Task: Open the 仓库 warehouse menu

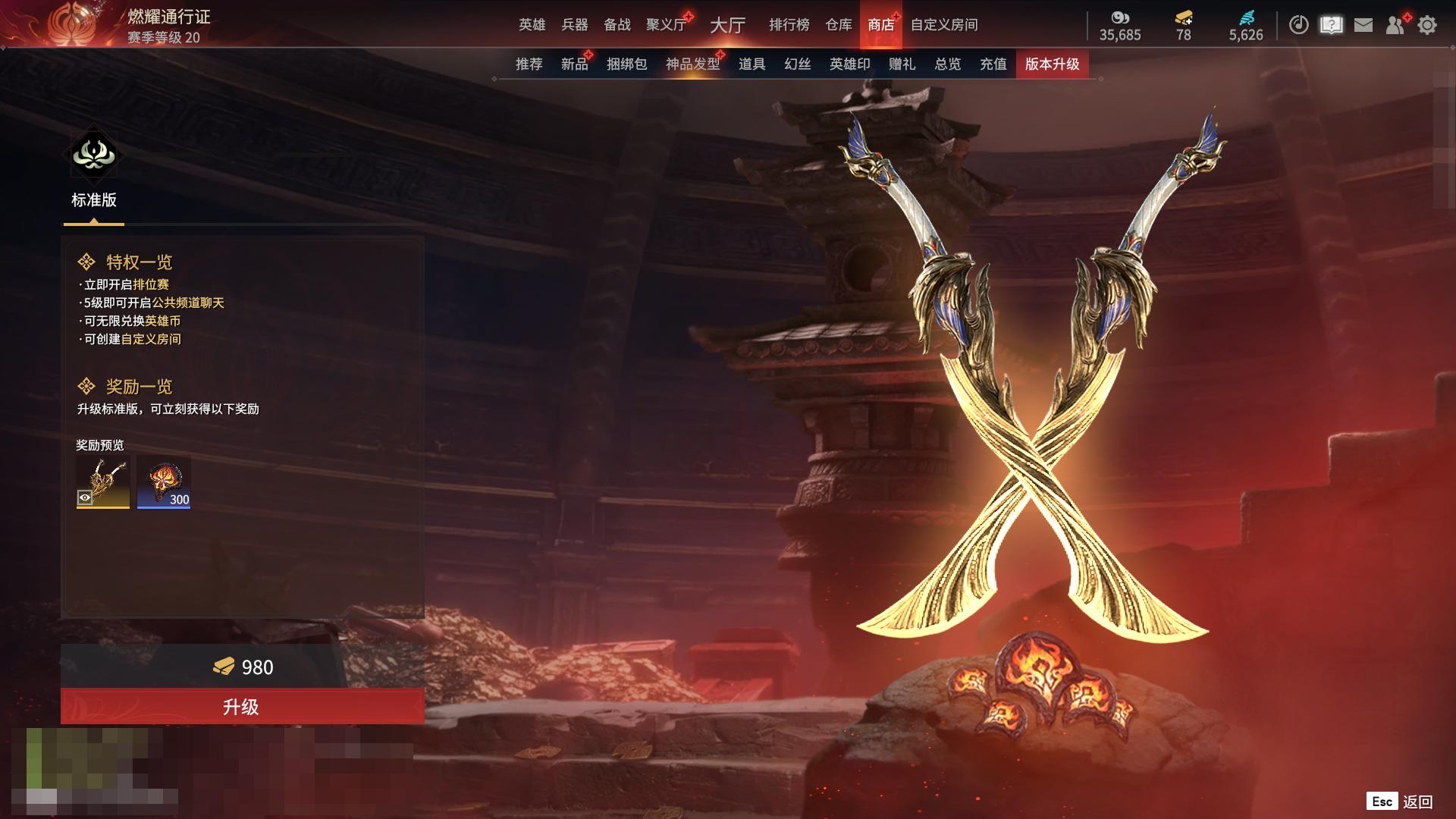Action: pyautogui.click(x=838, y=25)
